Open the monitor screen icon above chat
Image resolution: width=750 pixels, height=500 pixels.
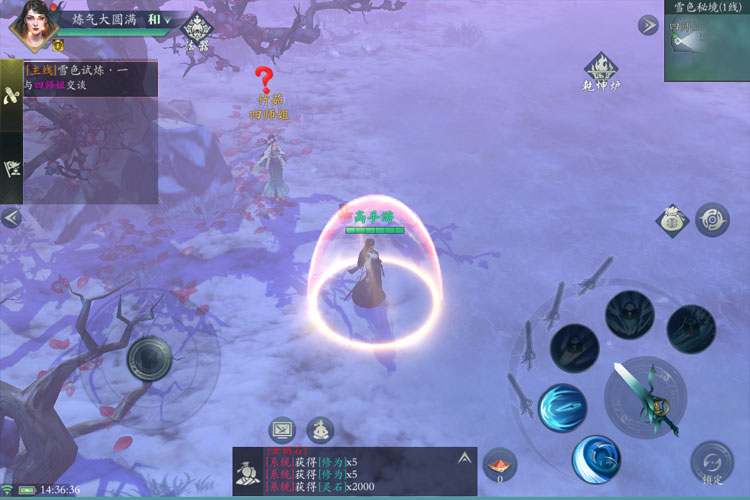(282, 430)
